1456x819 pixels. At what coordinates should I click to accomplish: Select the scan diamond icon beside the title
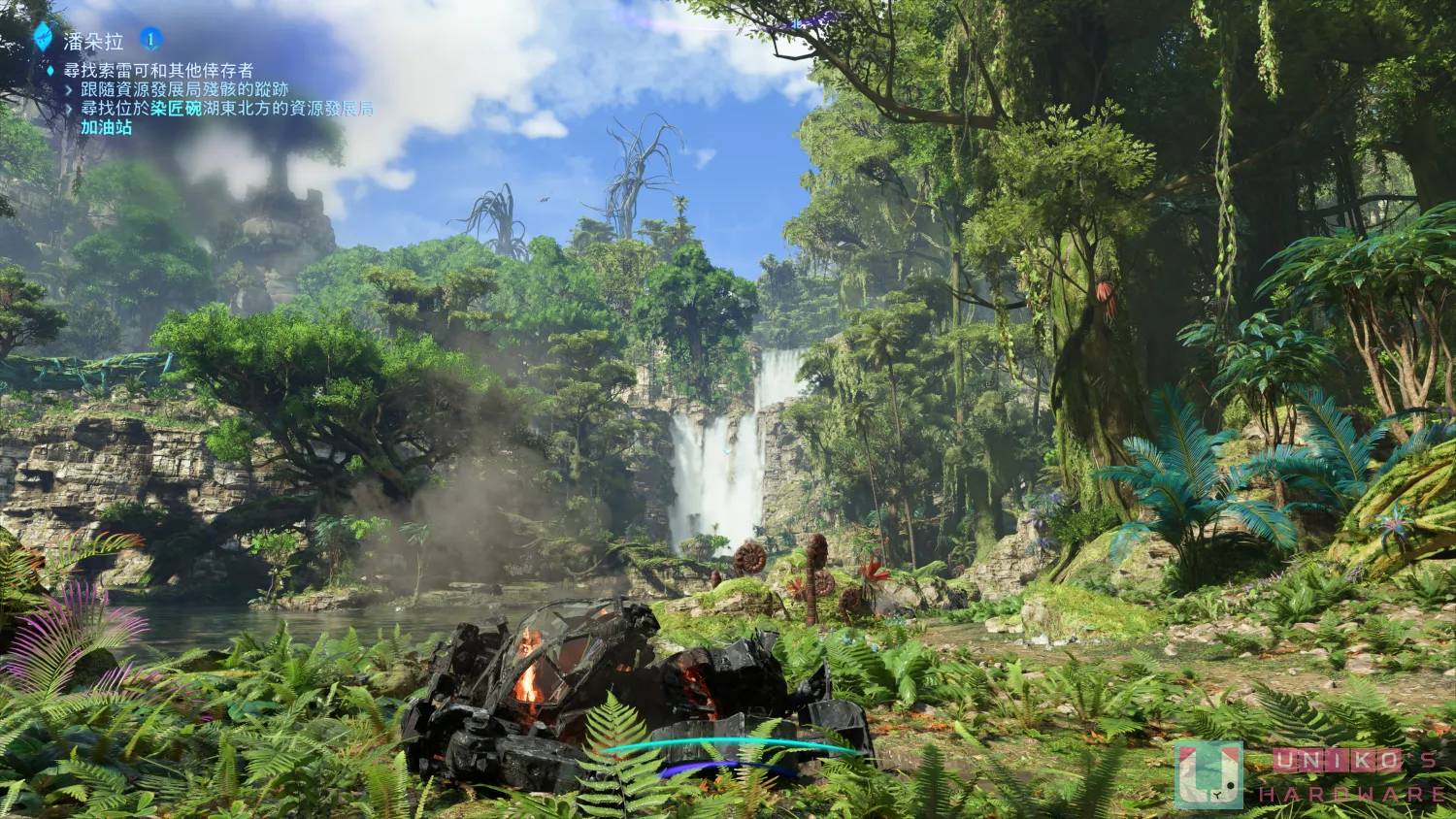click(x=44, y=35)
